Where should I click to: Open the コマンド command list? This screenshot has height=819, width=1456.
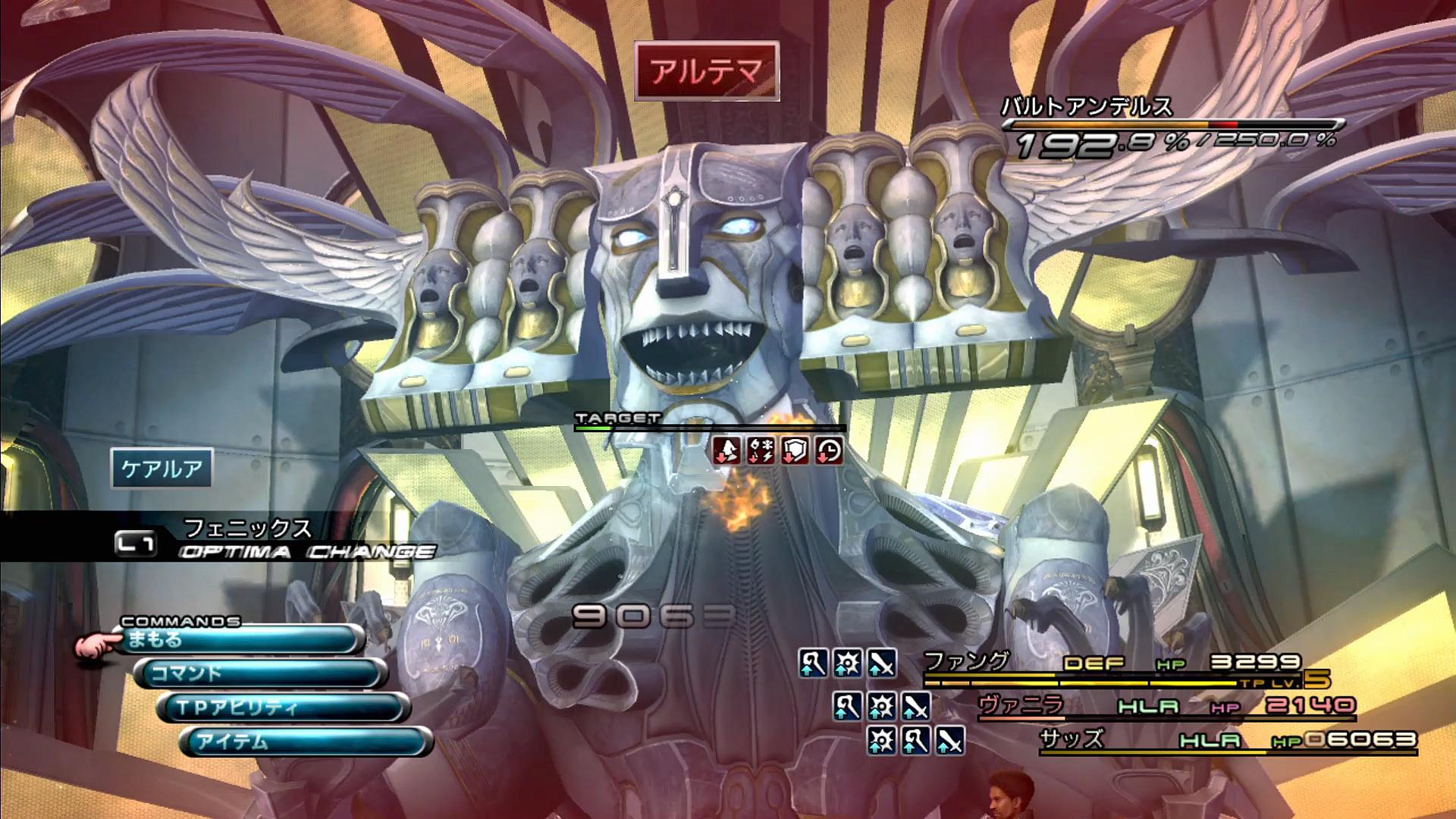[262, 673]
